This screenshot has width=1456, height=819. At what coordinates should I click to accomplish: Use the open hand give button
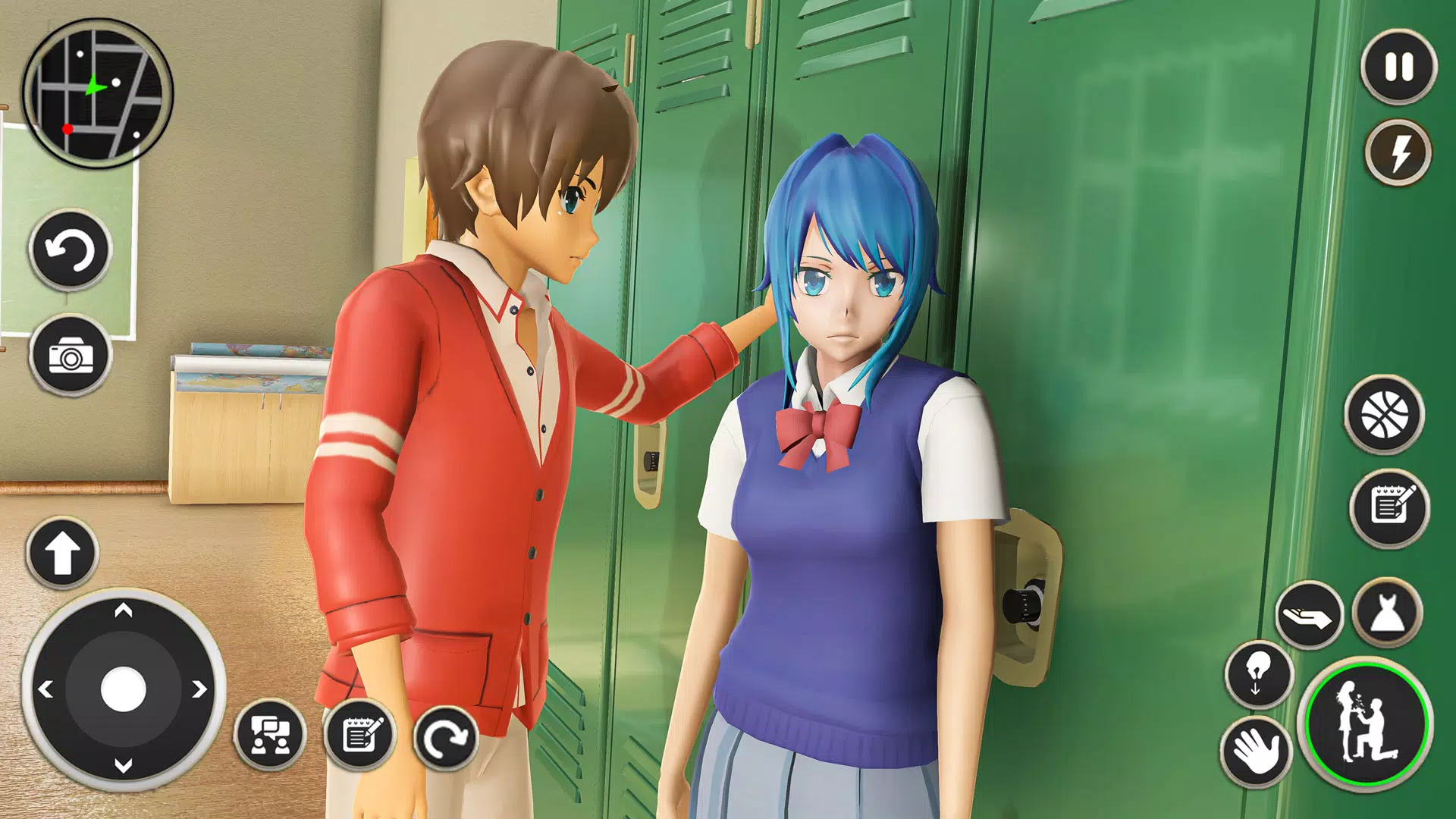tap(1309, 616)
